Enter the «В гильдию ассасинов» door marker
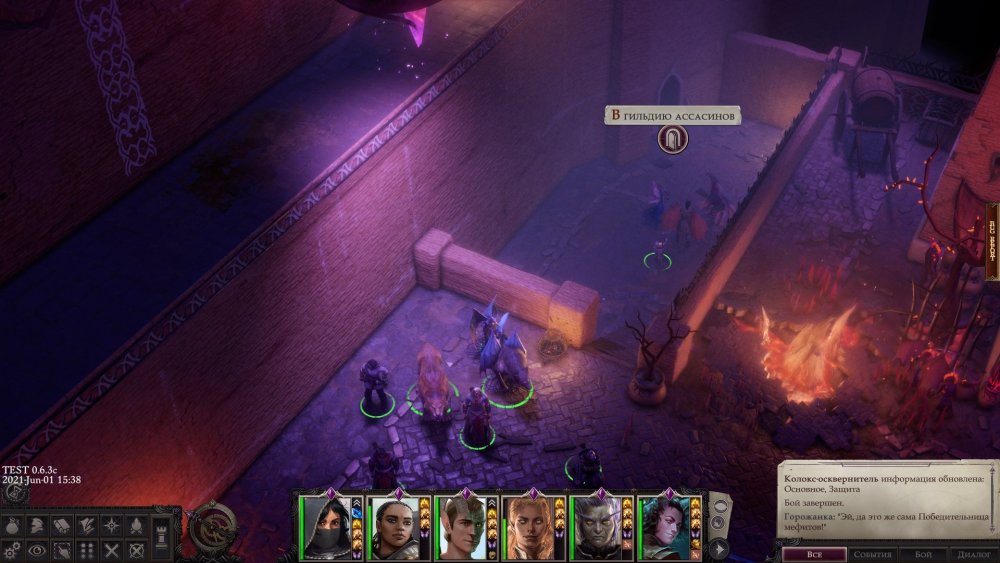Viewport: 1000px width, 563px height. (x=673, y=139)
